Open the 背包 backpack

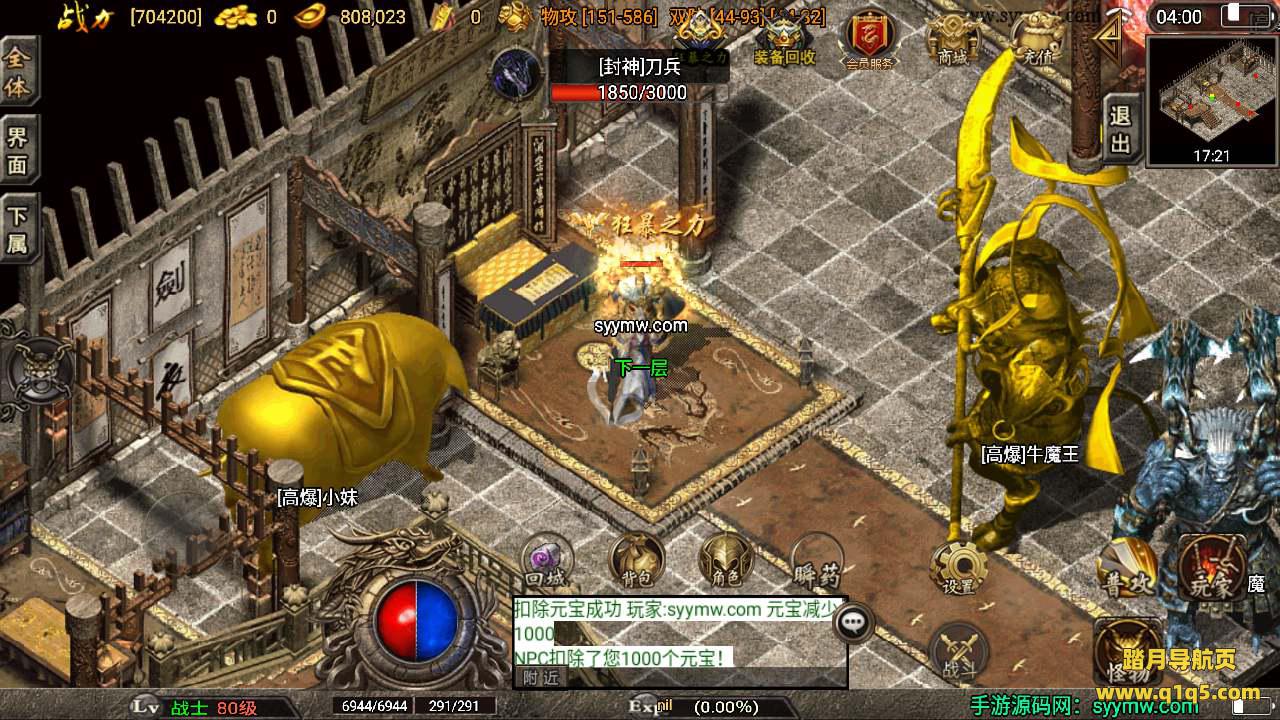pos(637,560)
